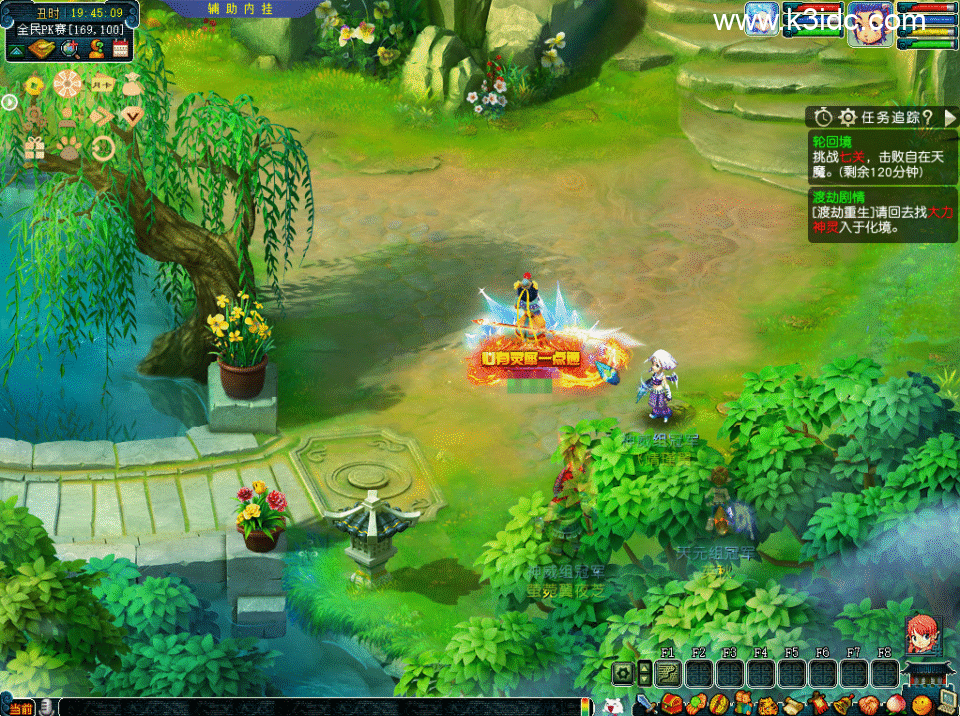960x716 pixels.
Task: Collapse the side icon panel with round arrow
Action: pyautogui.click(x=9, y=101)
